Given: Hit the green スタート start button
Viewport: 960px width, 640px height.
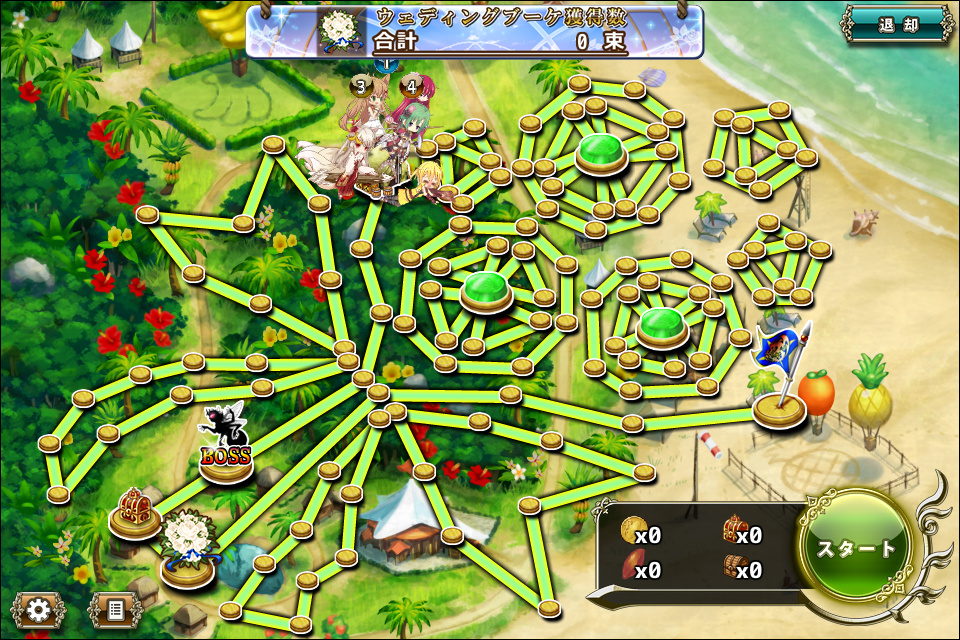Looking at the screenshot, I should click(x=857, y=549).
